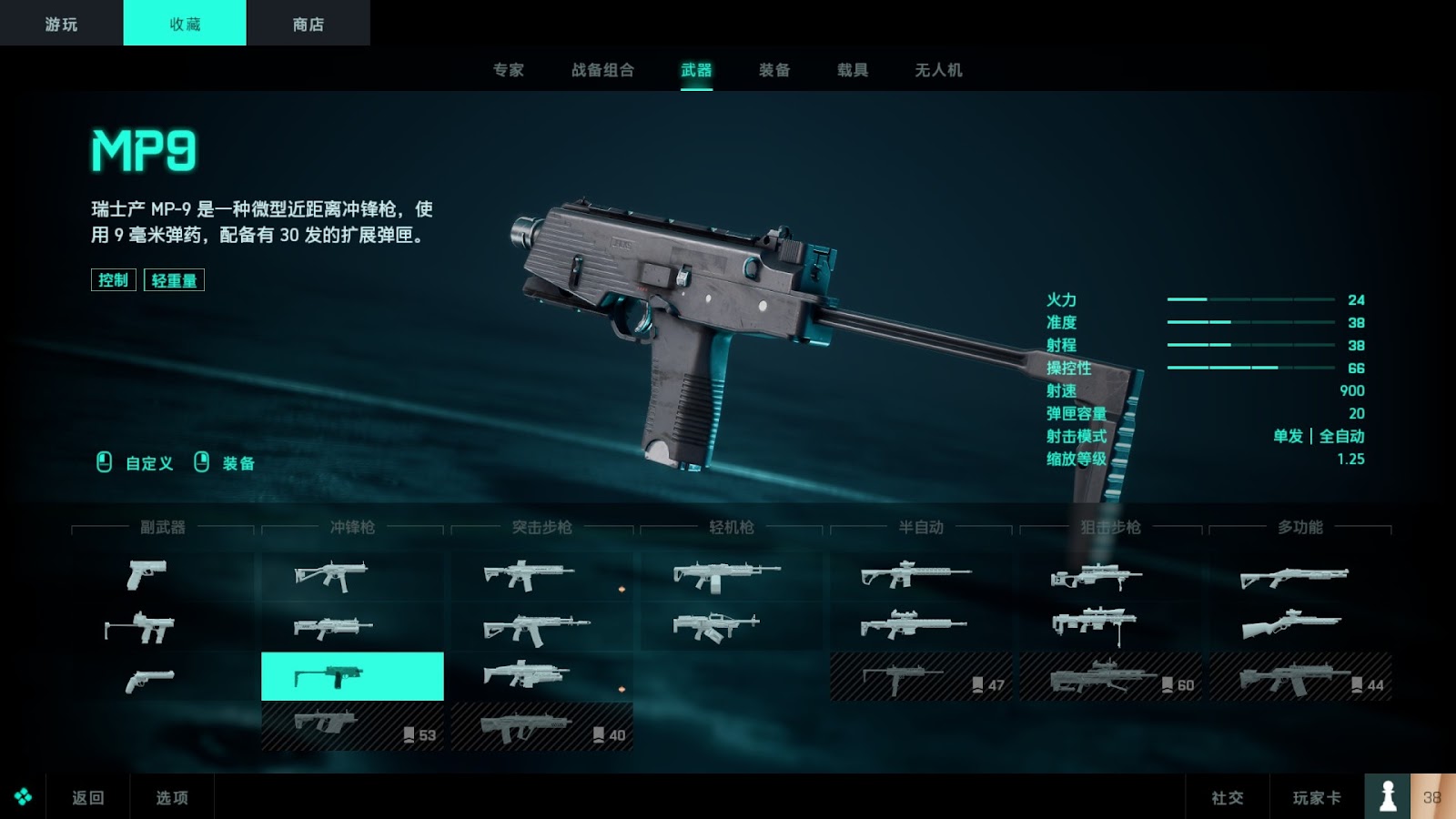Select the locked submachine gun requiring level 53

tap(352, 726)
